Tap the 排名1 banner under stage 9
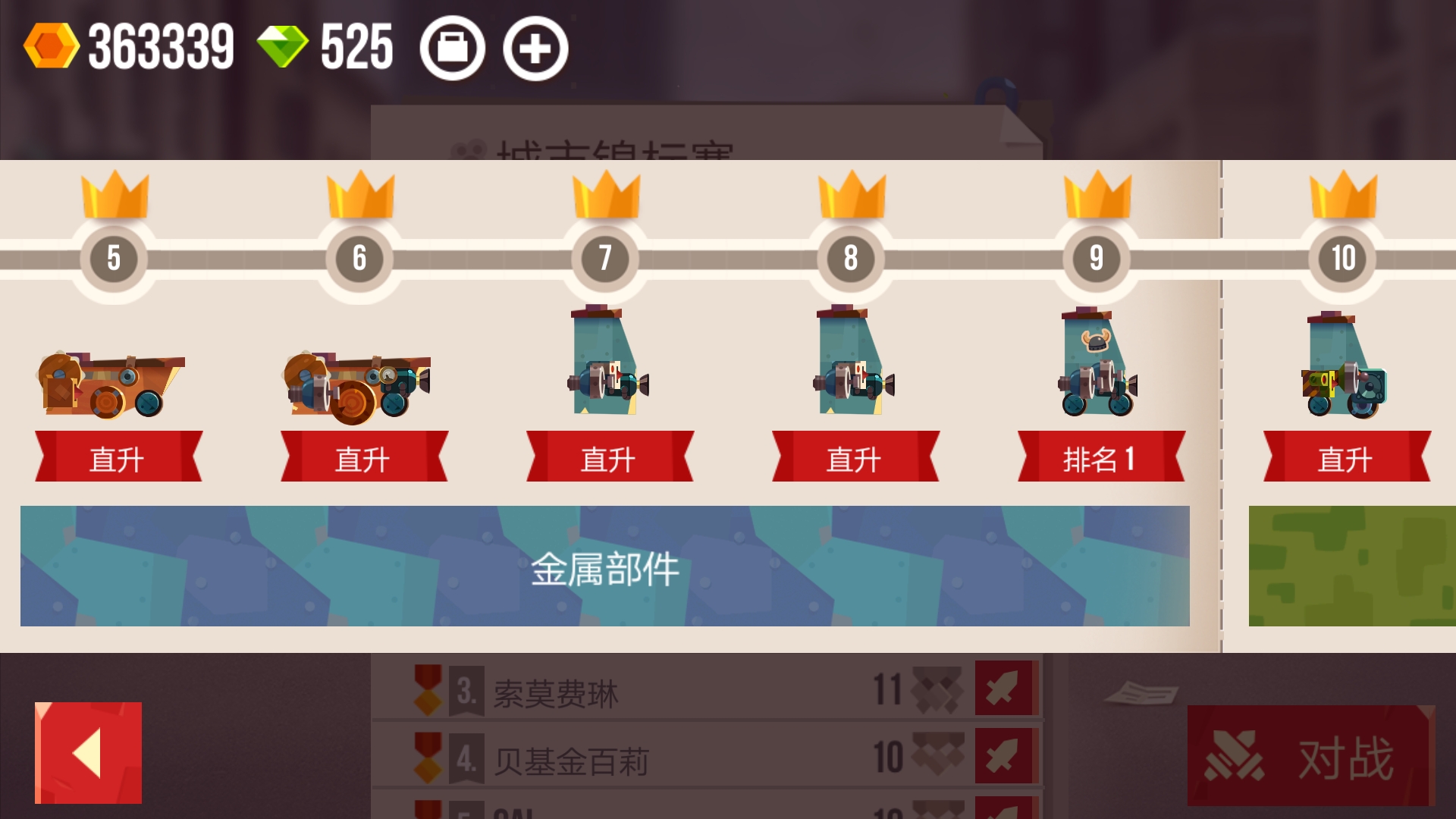This screenshot has width=1456, height=819. [1099, 457]
